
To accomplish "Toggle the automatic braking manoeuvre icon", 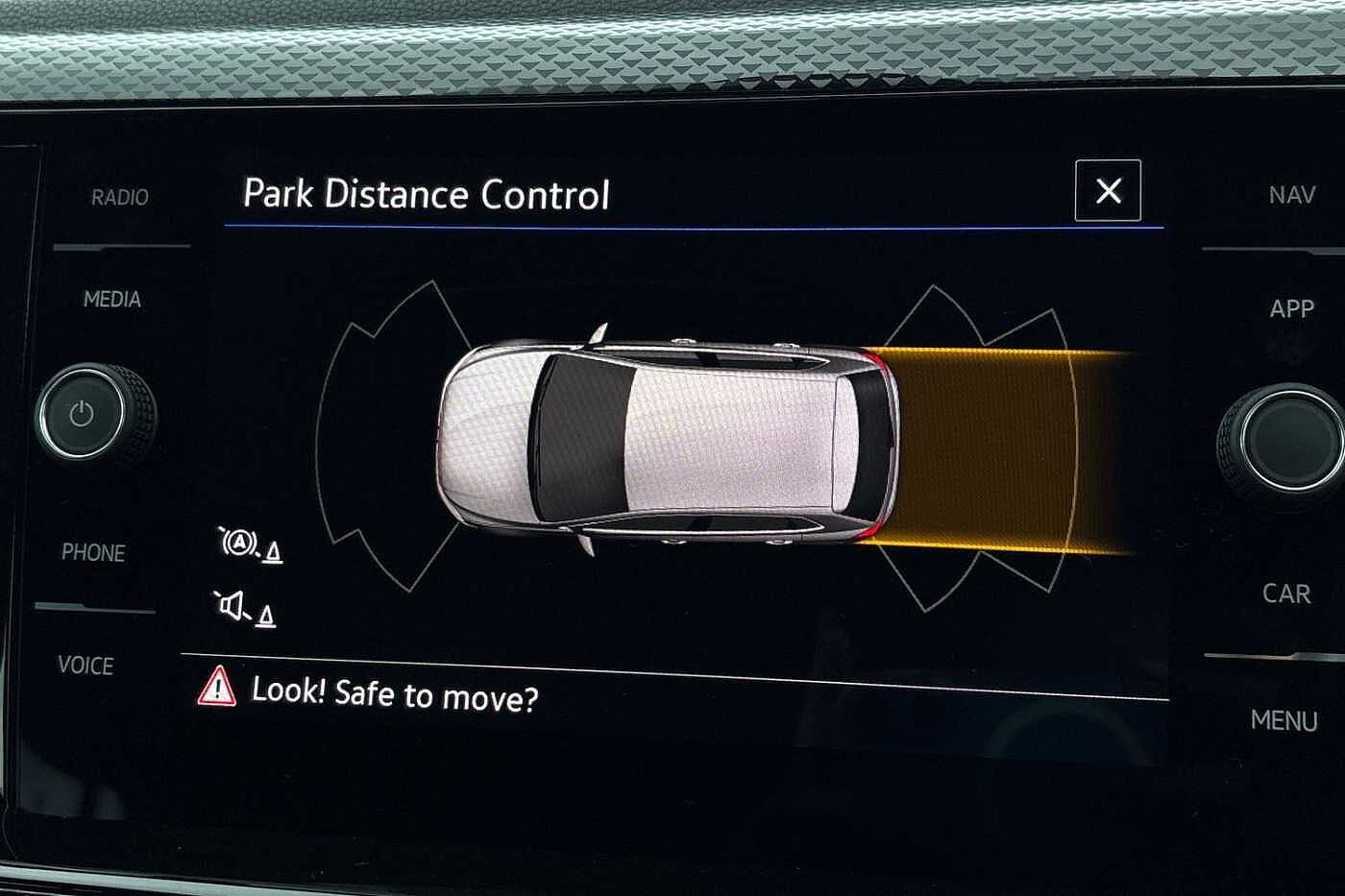I will (250, 545).
